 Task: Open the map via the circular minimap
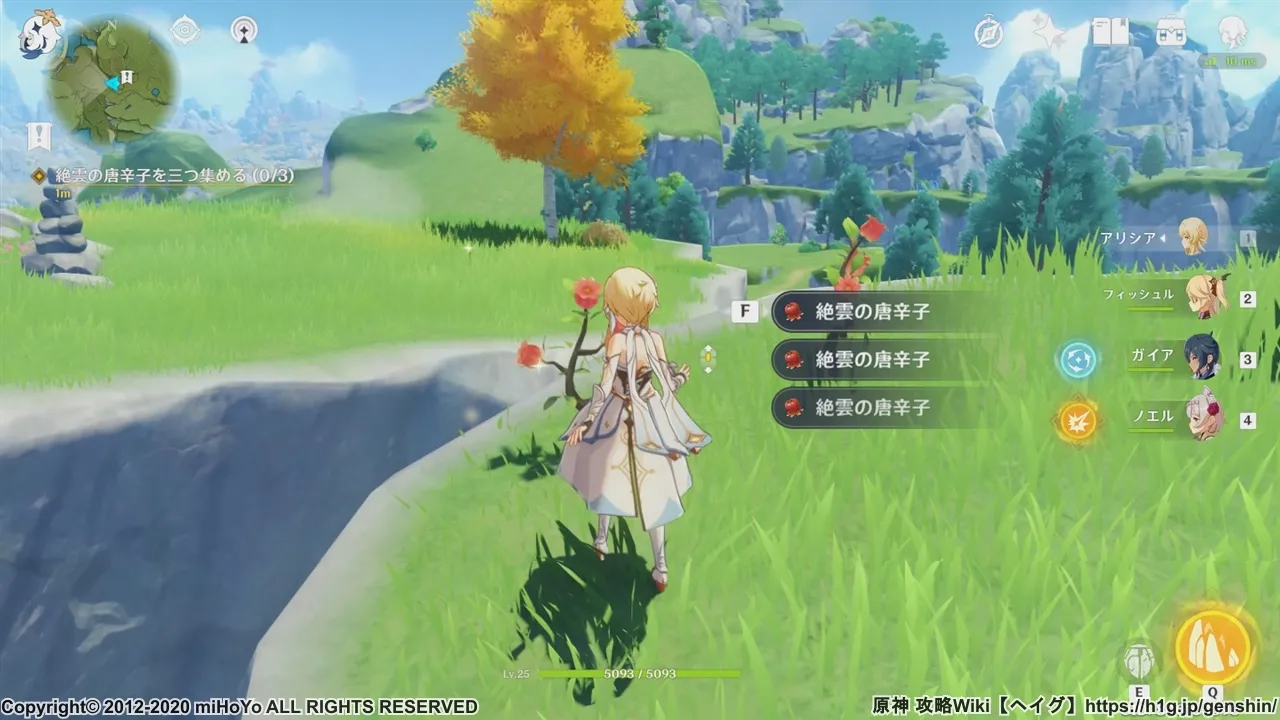point(114,80)
